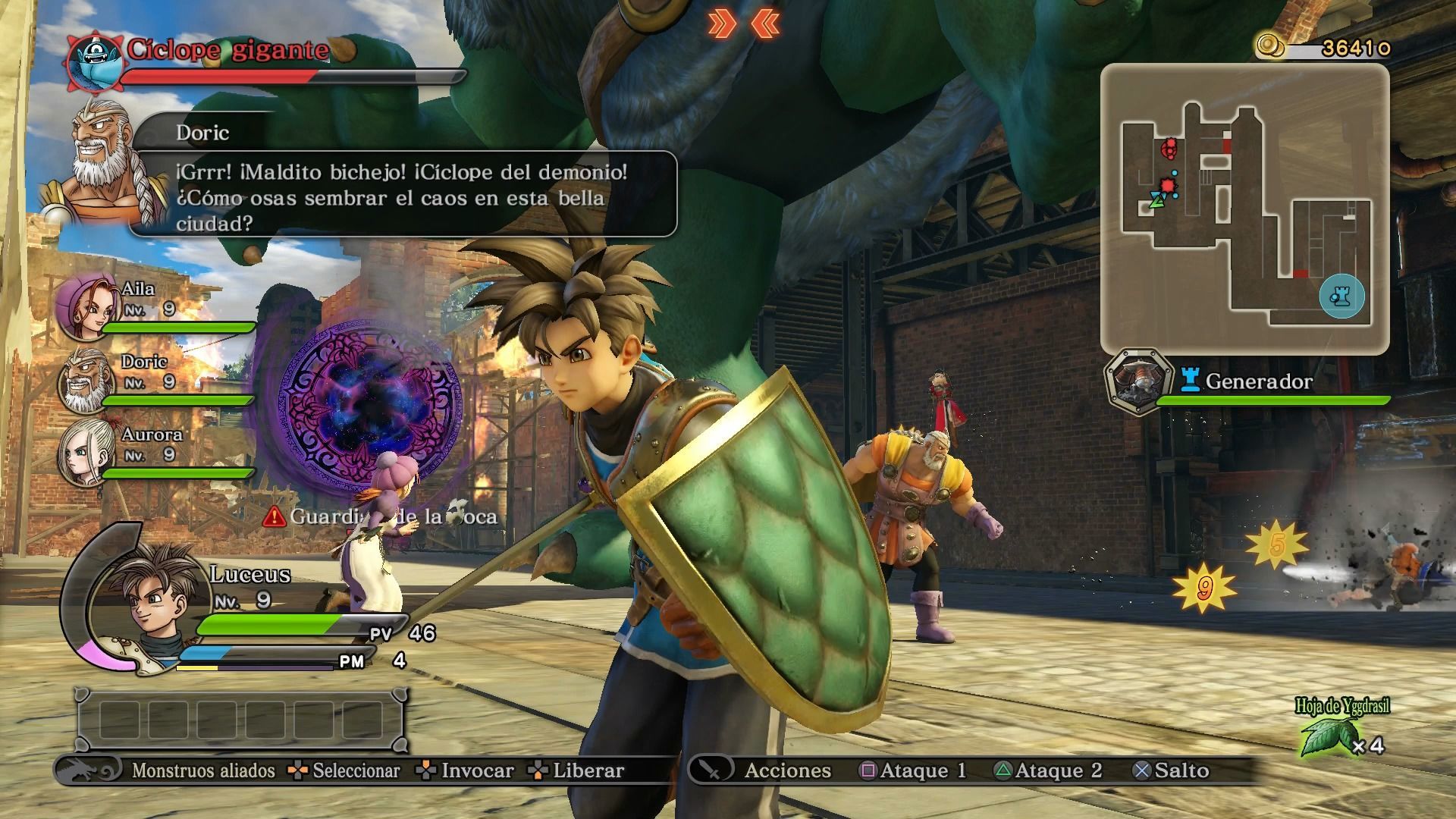Open the city minimap
The width and height of the screenshot is (1456, 819).
1244,209
